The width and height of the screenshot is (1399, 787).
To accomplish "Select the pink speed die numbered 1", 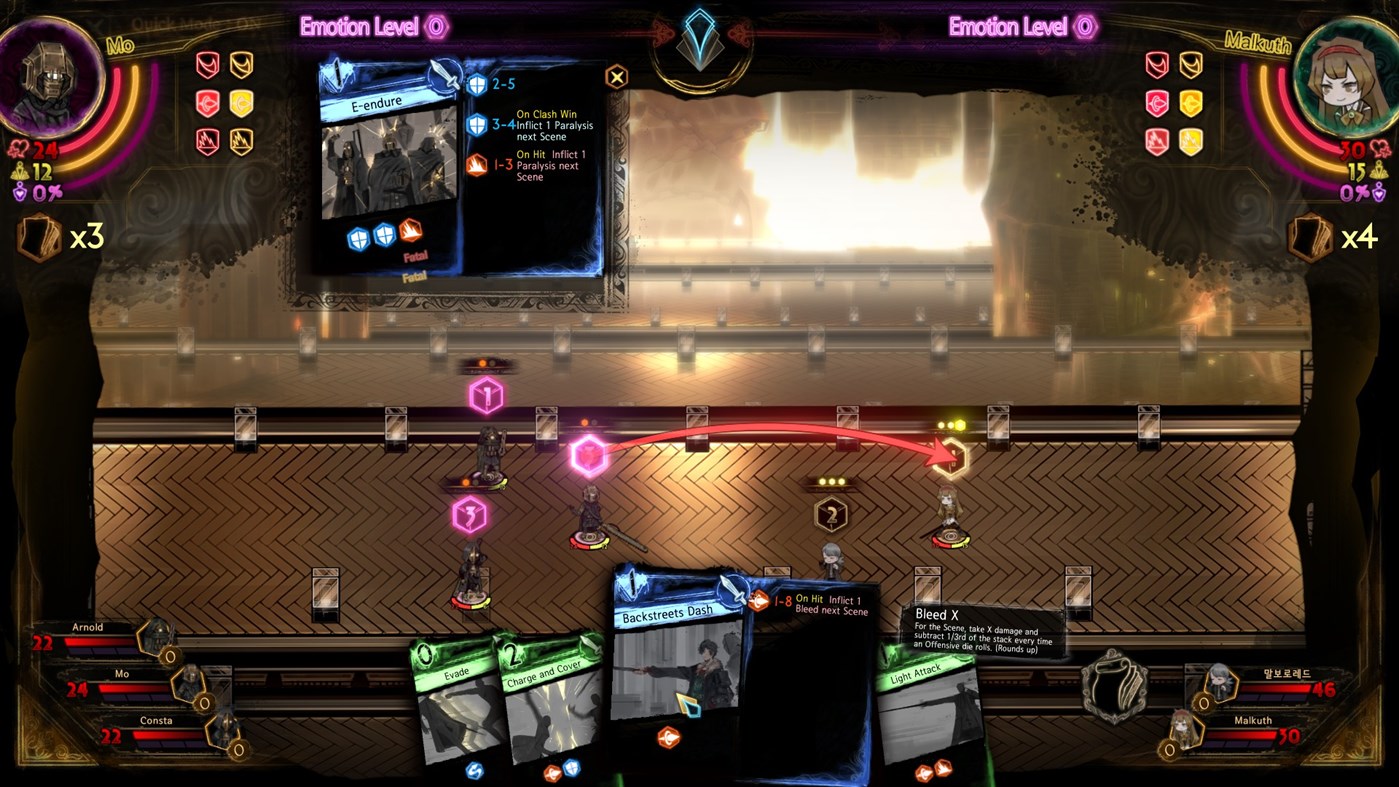I will 487,395.
